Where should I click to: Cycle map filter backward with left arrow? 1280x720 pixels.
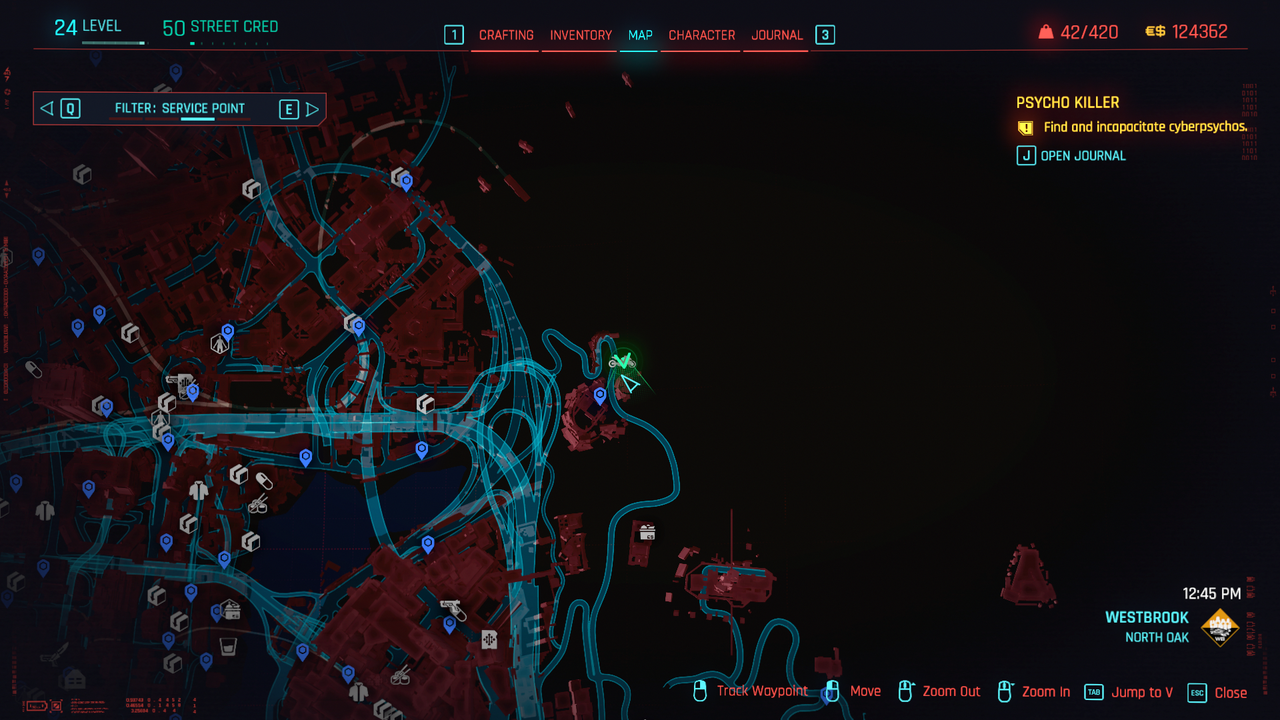(x=46, y=109)
